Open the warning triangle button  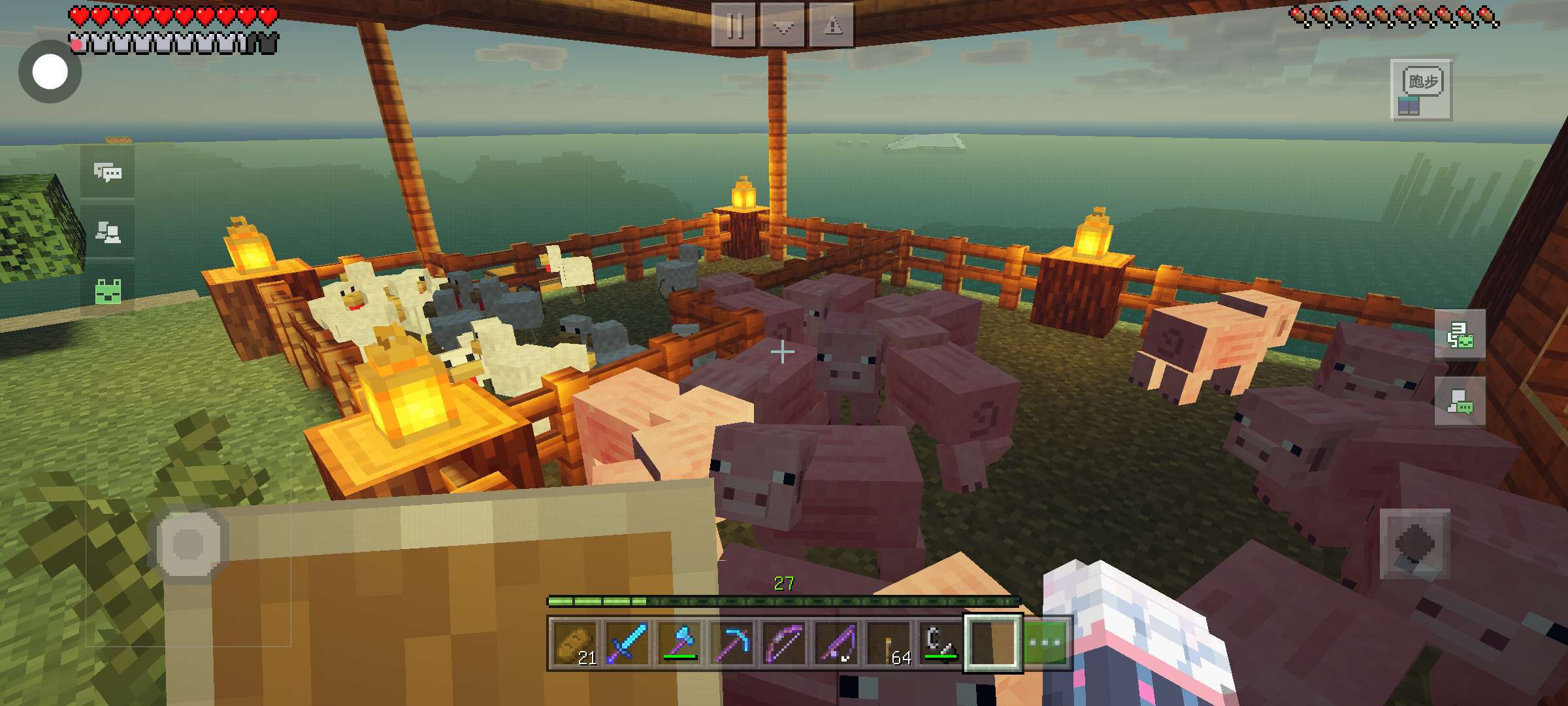tap(832, 25)
